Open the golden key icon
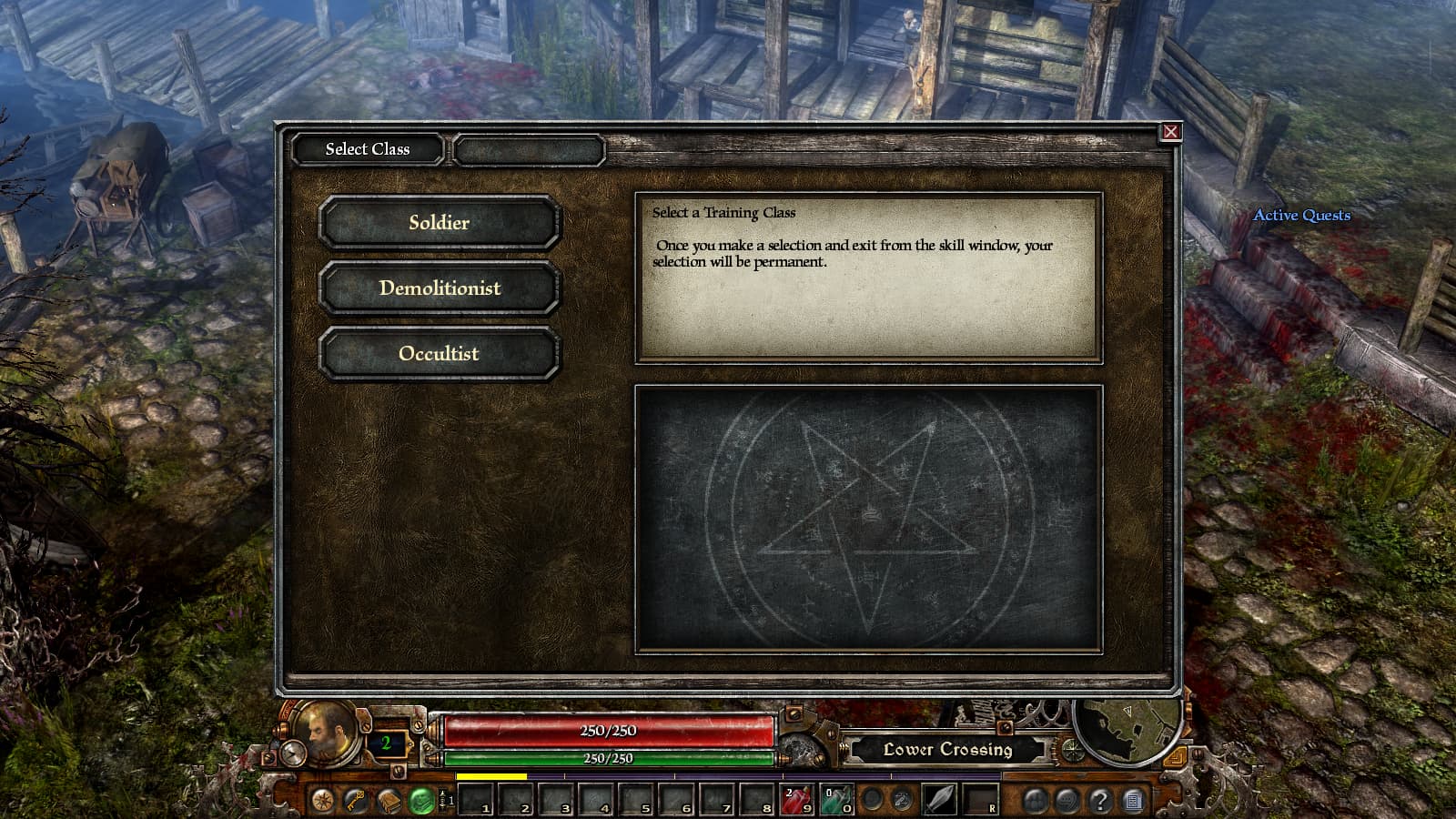 [x=356, y=800]
